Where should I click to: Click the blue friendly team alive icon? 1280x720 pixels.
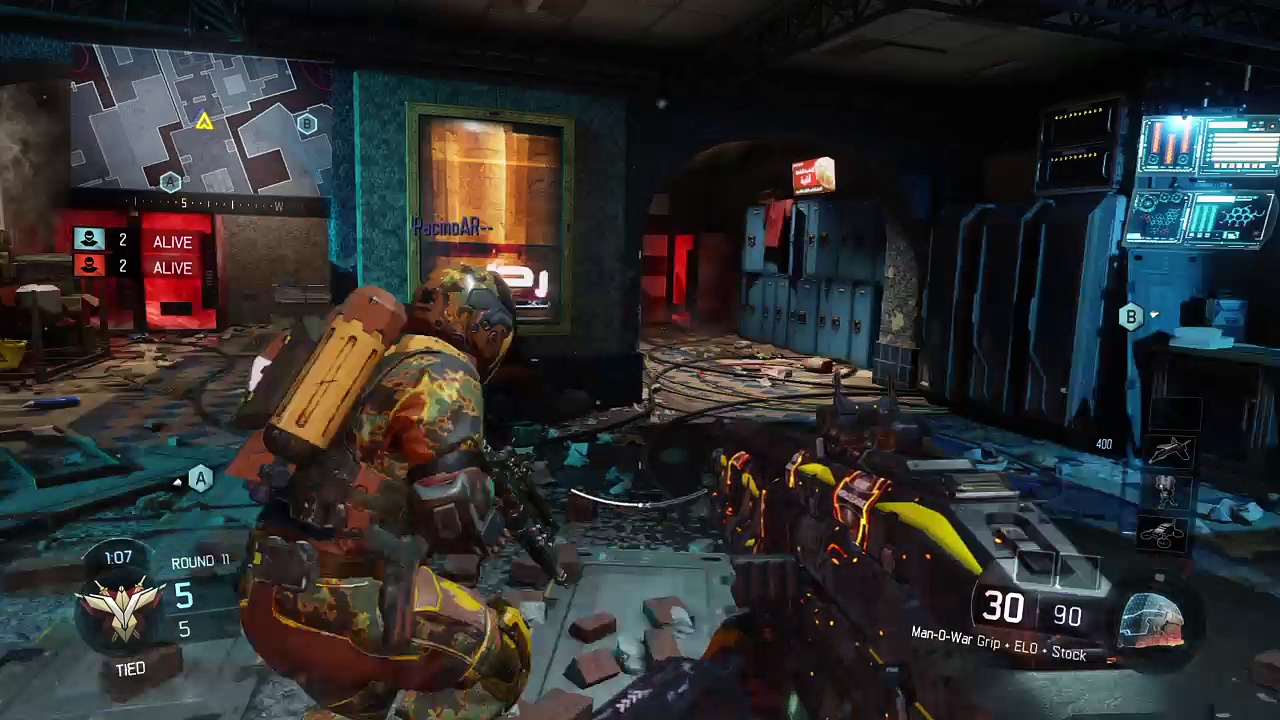90,240
